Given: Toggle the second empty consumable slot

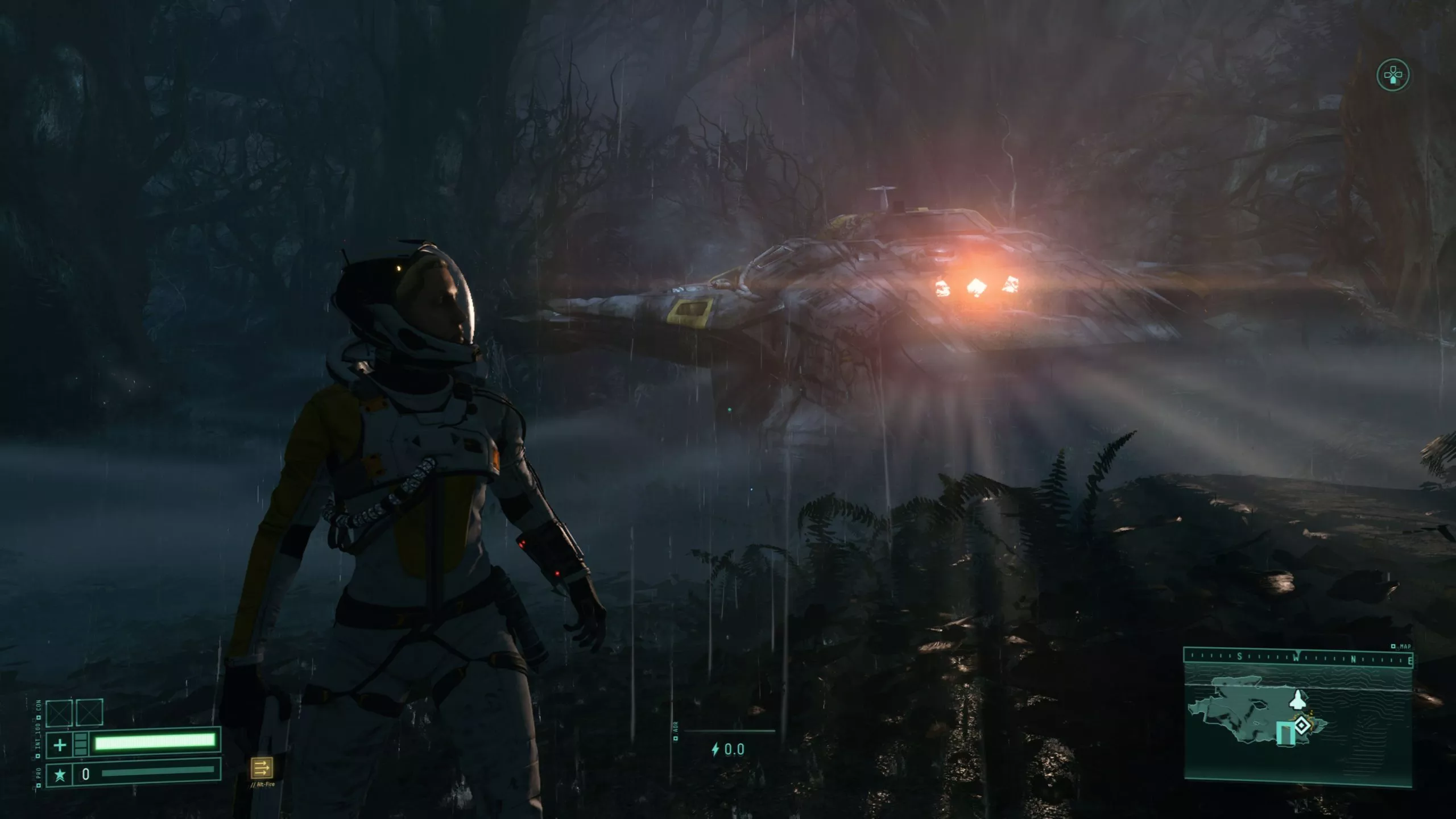Looking at the screenshot, I should coord(89,714).
